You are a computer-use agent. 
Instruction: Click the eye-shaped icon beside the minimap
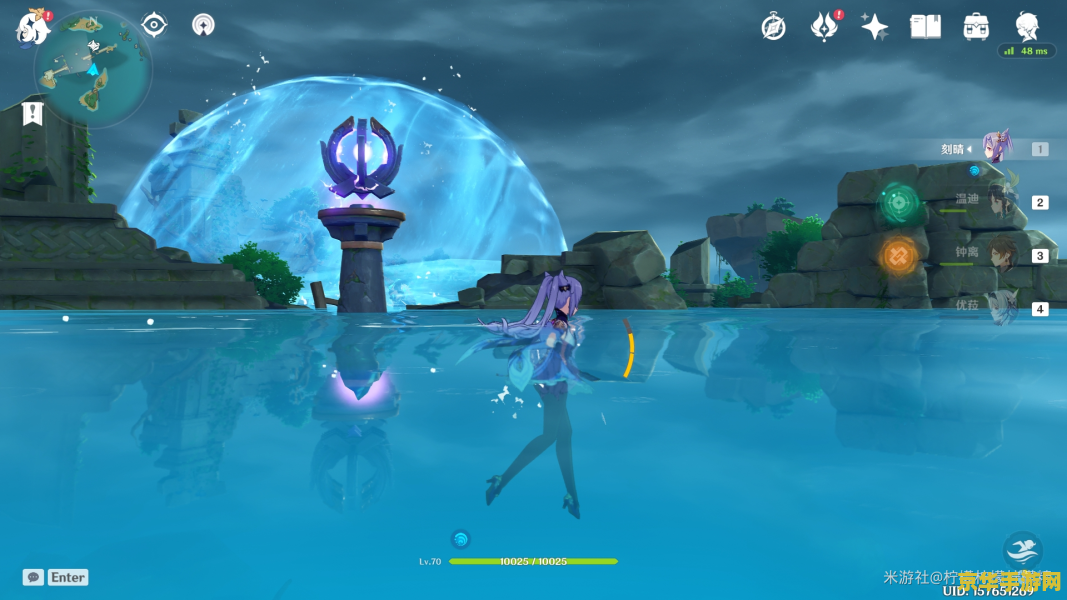click(154, 24)
